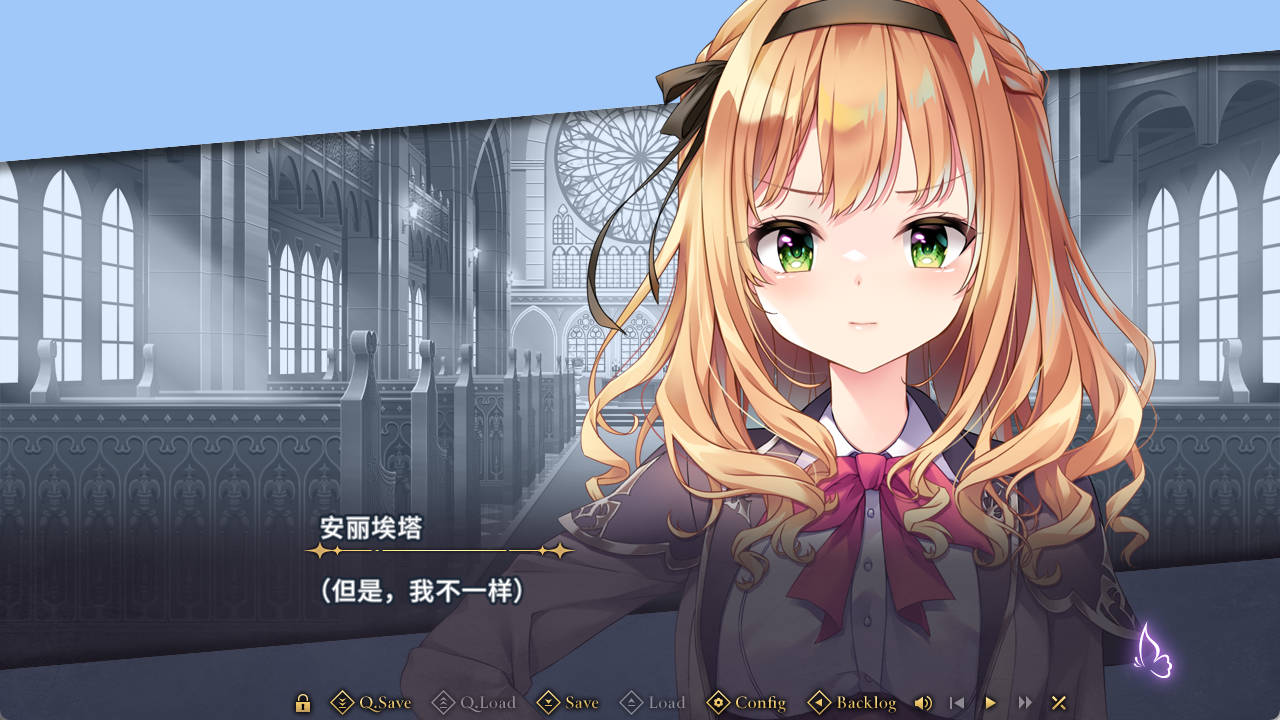Mute audio with the speaker icon

click(x=923, y=703)
